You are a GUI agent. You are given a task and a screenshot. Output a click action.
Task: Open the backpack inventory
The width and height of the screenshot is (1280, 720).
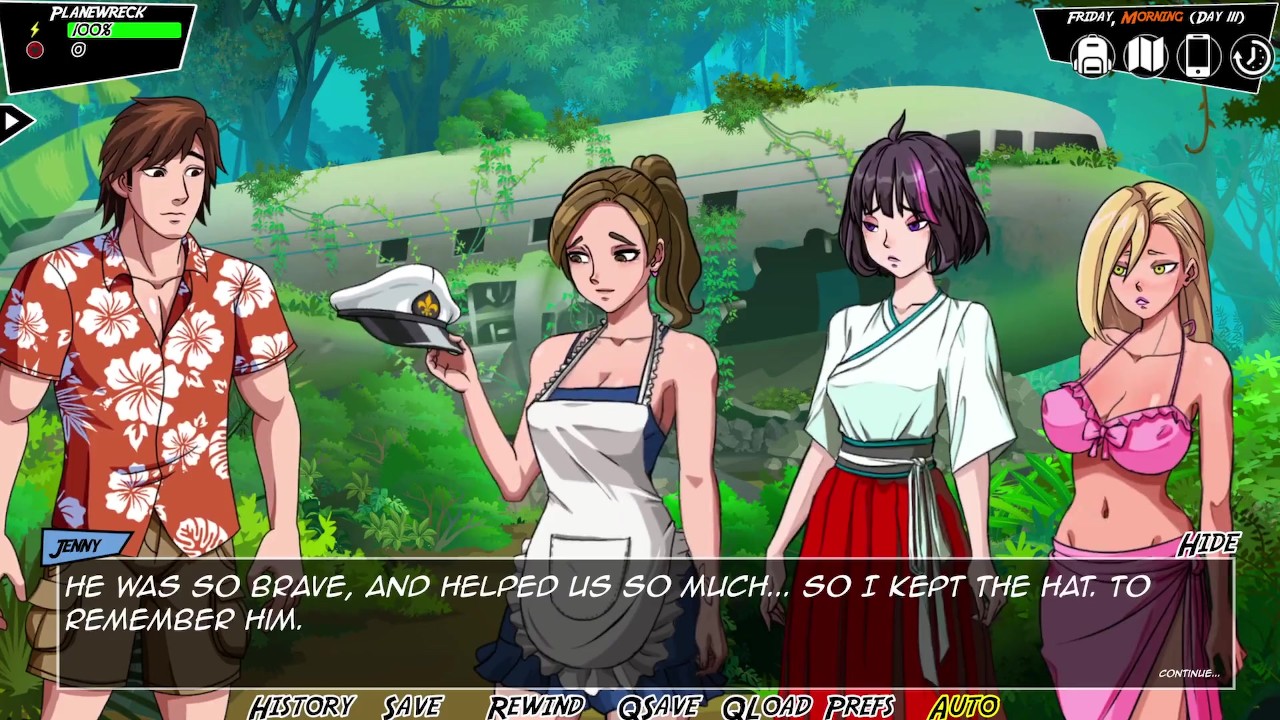point(1093,56)
